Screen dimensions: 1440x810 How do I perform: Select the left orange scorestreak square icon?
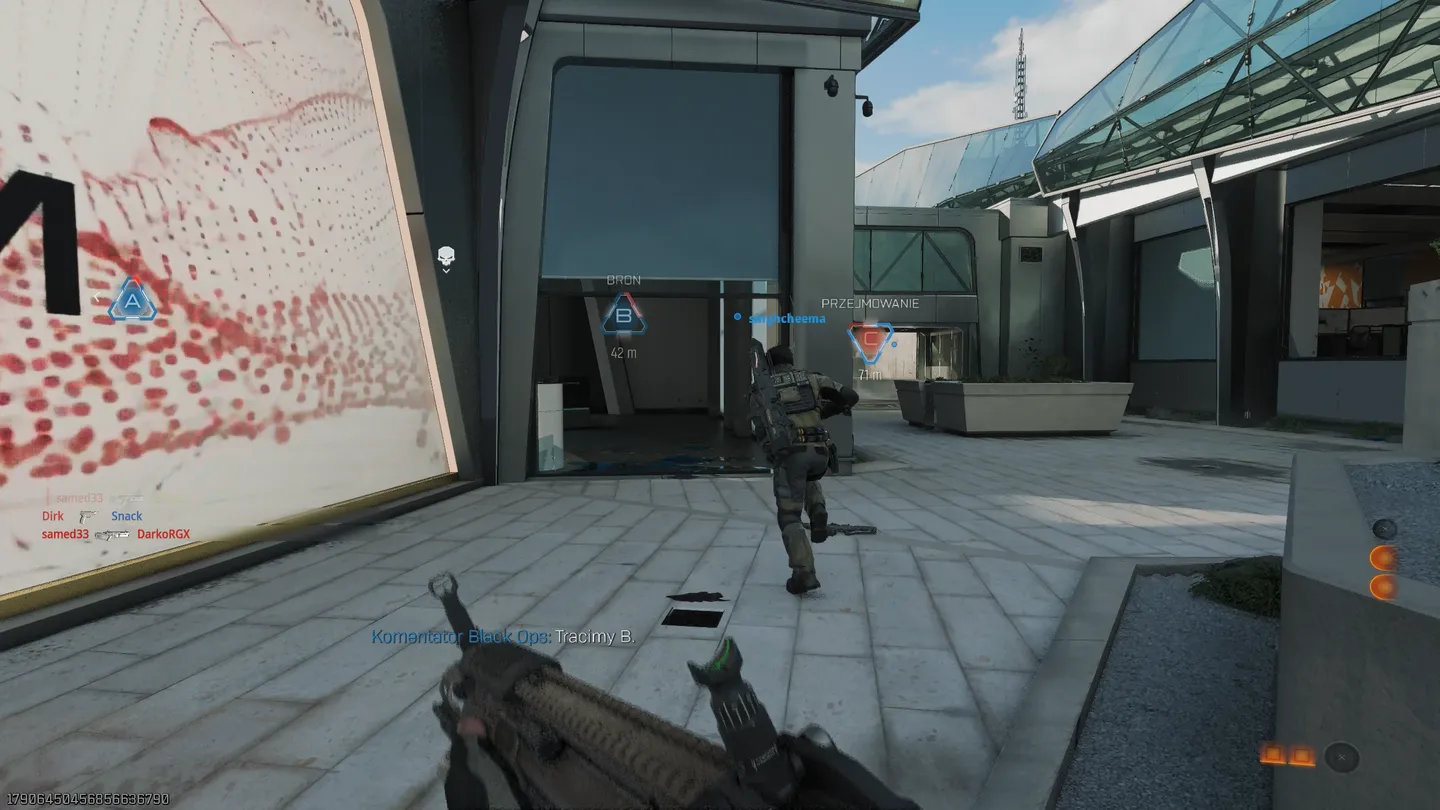pos(1273,753)
